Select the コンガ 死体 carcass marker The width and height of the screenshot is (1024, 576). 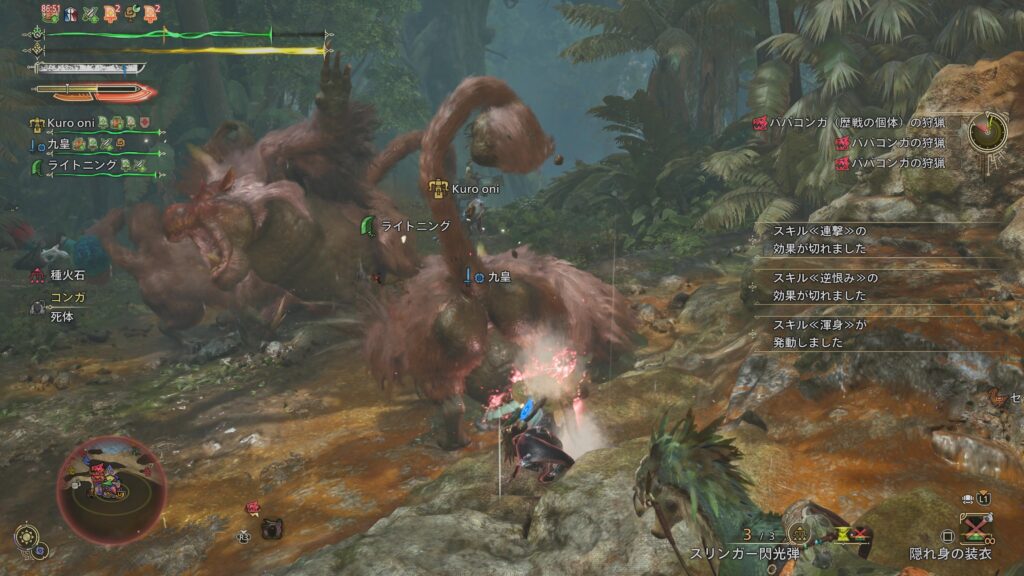(x=37, y=308)
